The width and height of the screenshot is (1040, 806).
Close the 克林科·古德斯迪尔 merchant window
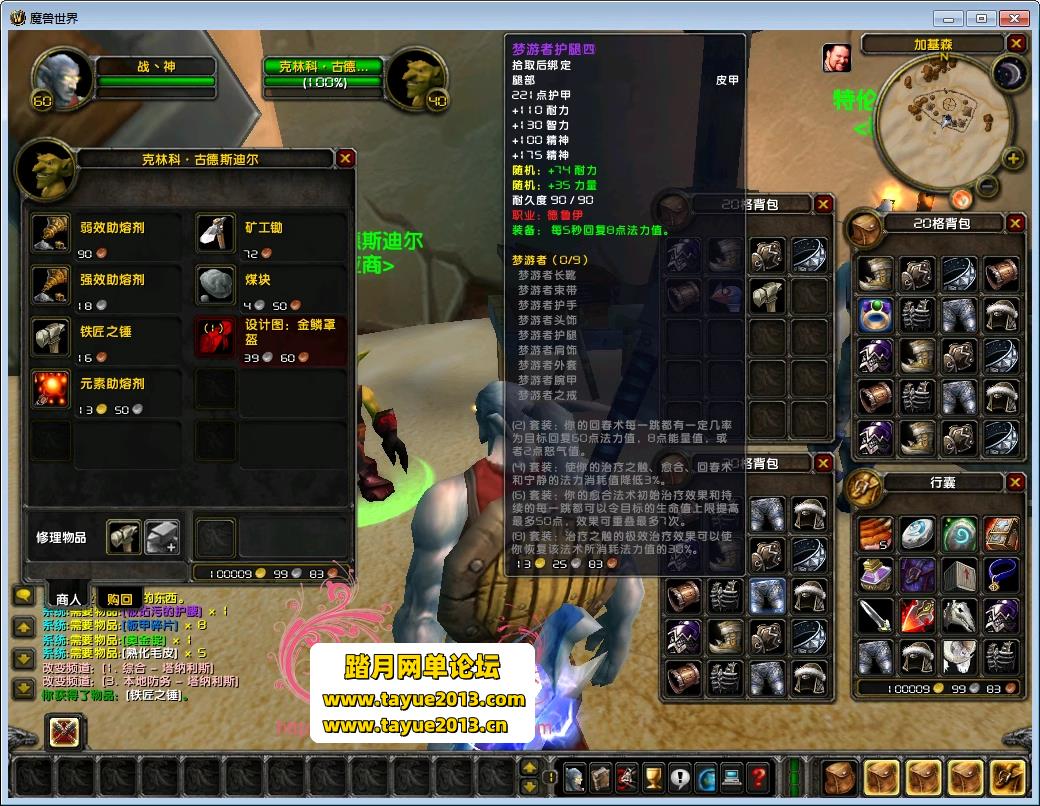pos(345,158)
